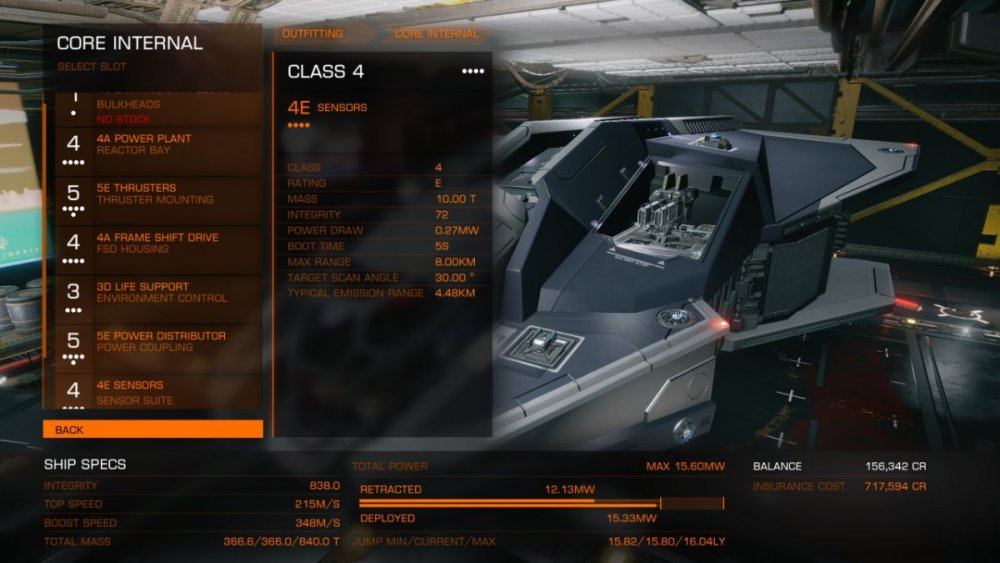Viewport: 1000px width, 563px height.
Task: Go to the Outfitting breadcrumb
Action: [312, 34]
